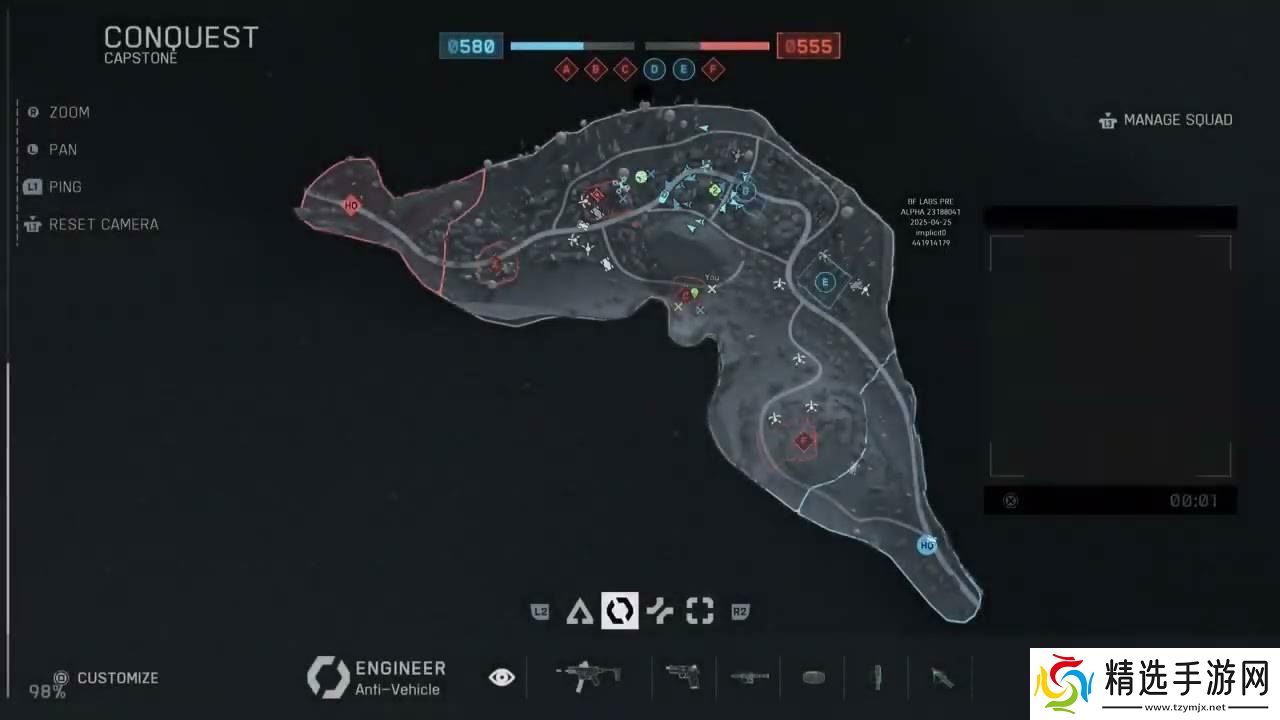Switch to the Recon class icon
This screenshot has height=720, width=1280.
click(x=700, y=611)
